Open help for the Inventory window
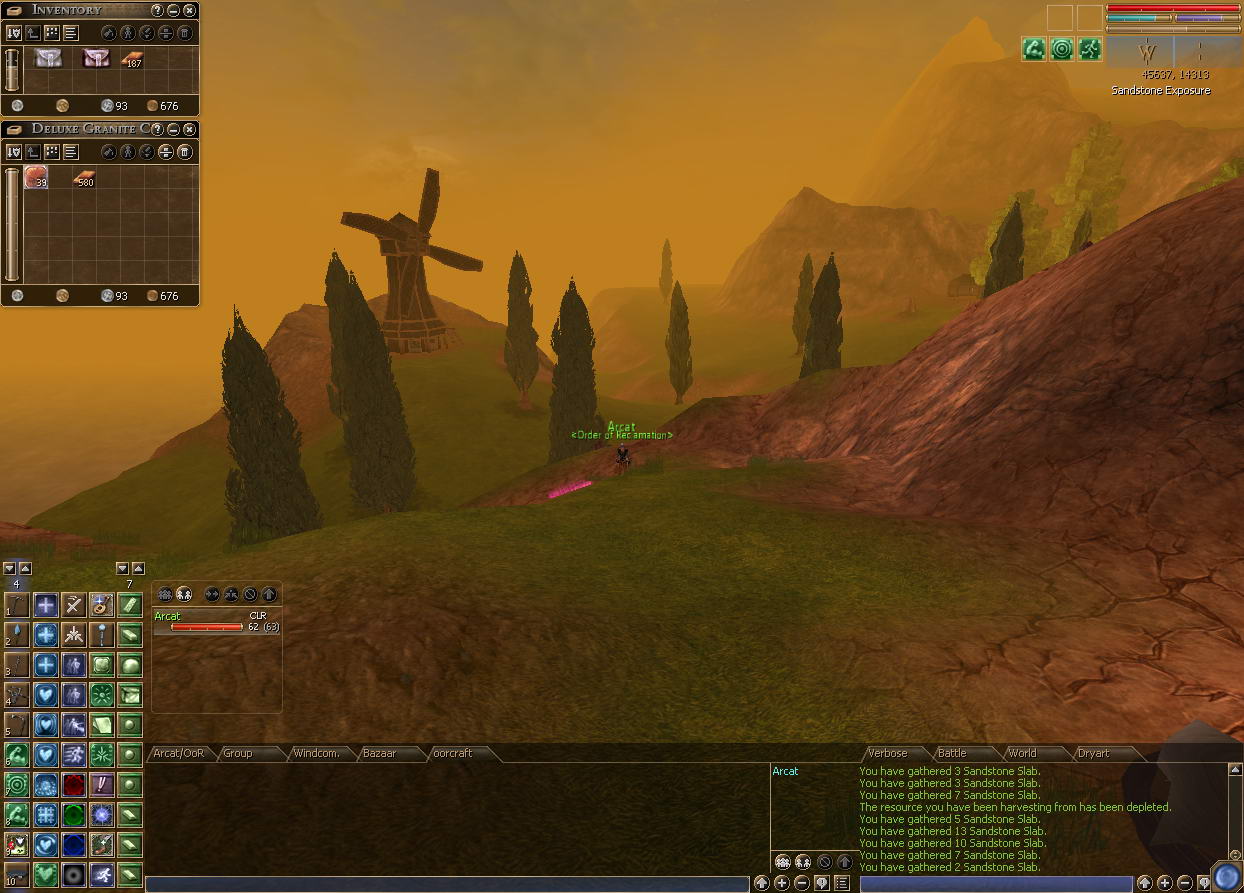1244x893 pixels. [x=158, y=10]
